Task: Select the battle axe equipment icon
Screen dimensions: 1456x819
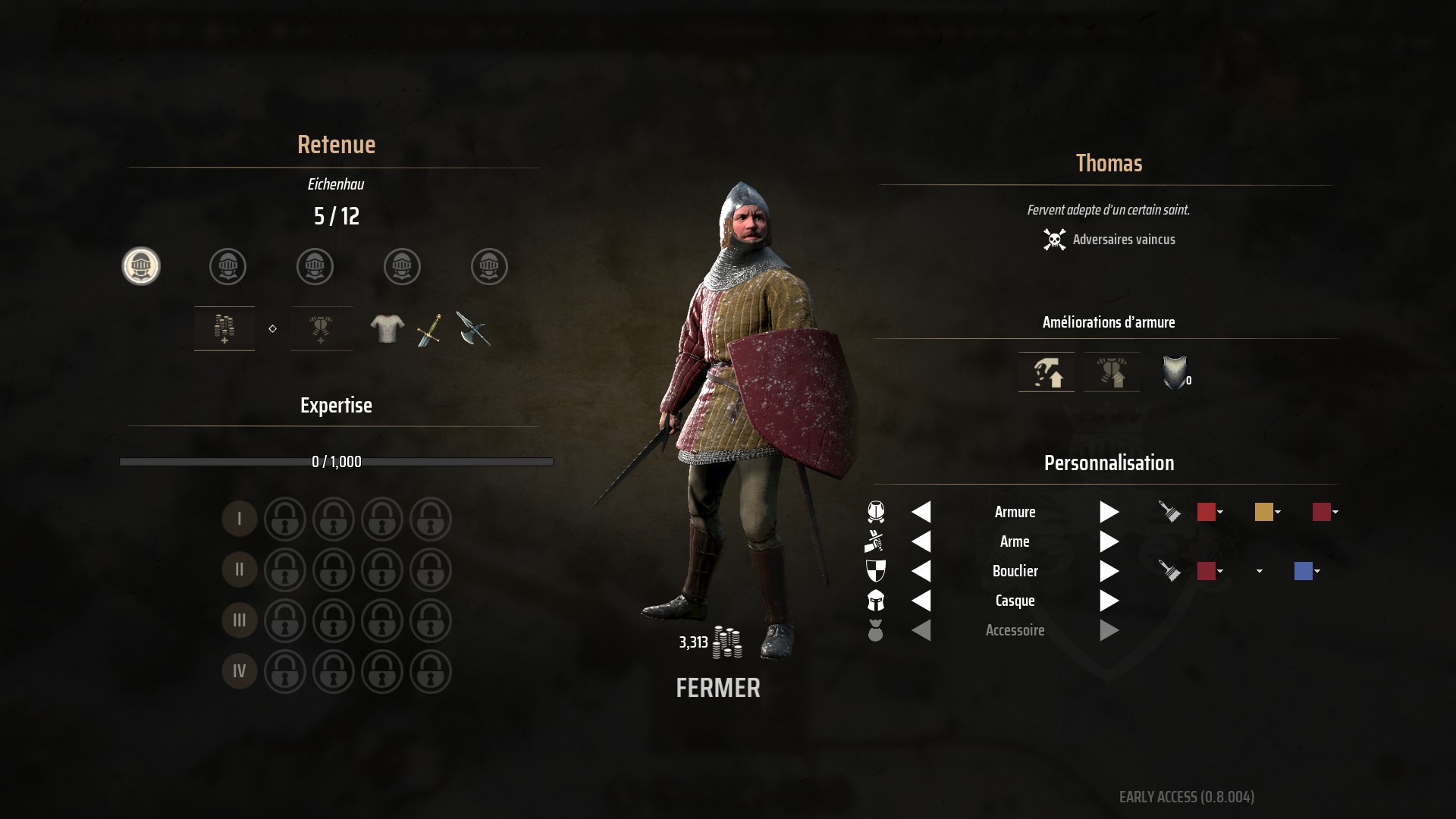Action: [473, 329]
